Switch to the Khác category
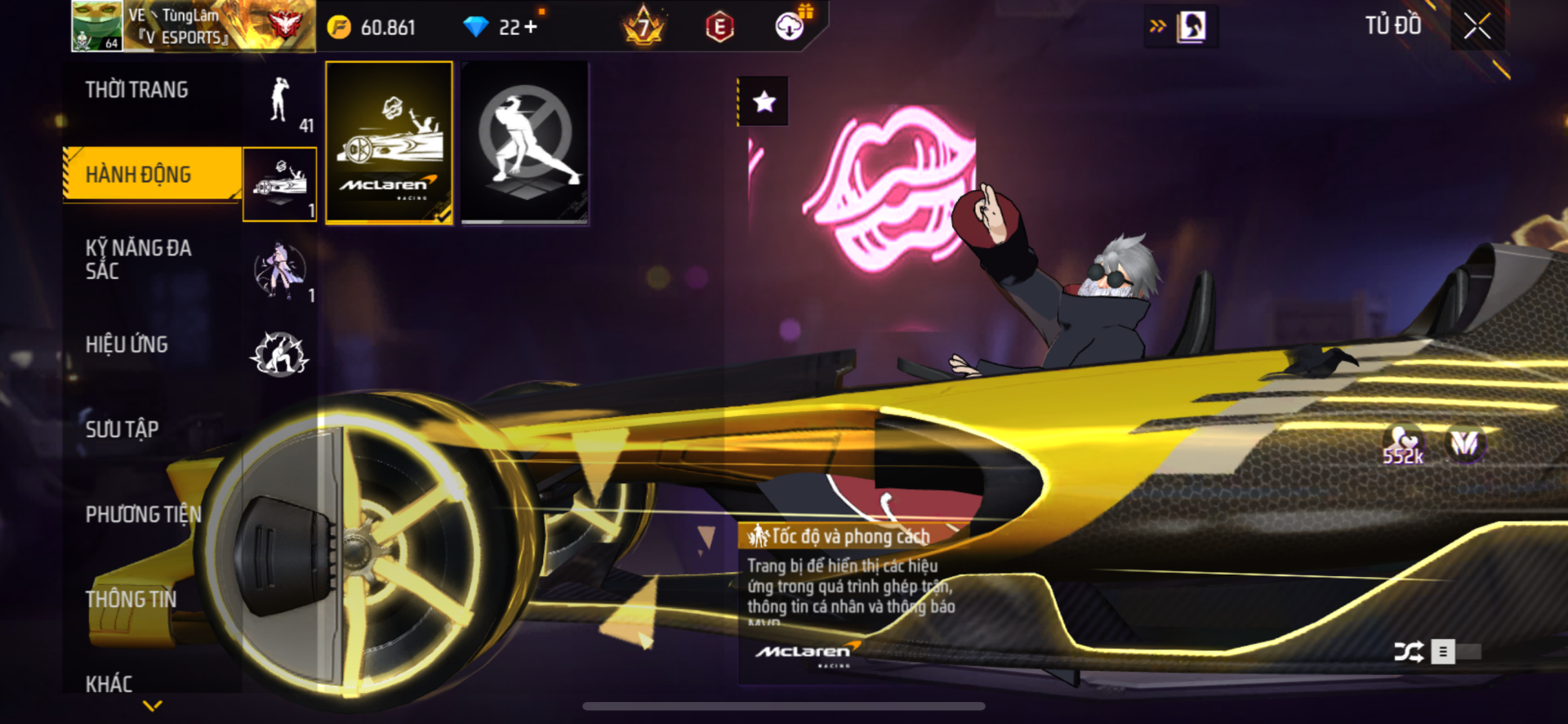1568x724 pixels. 109,683
